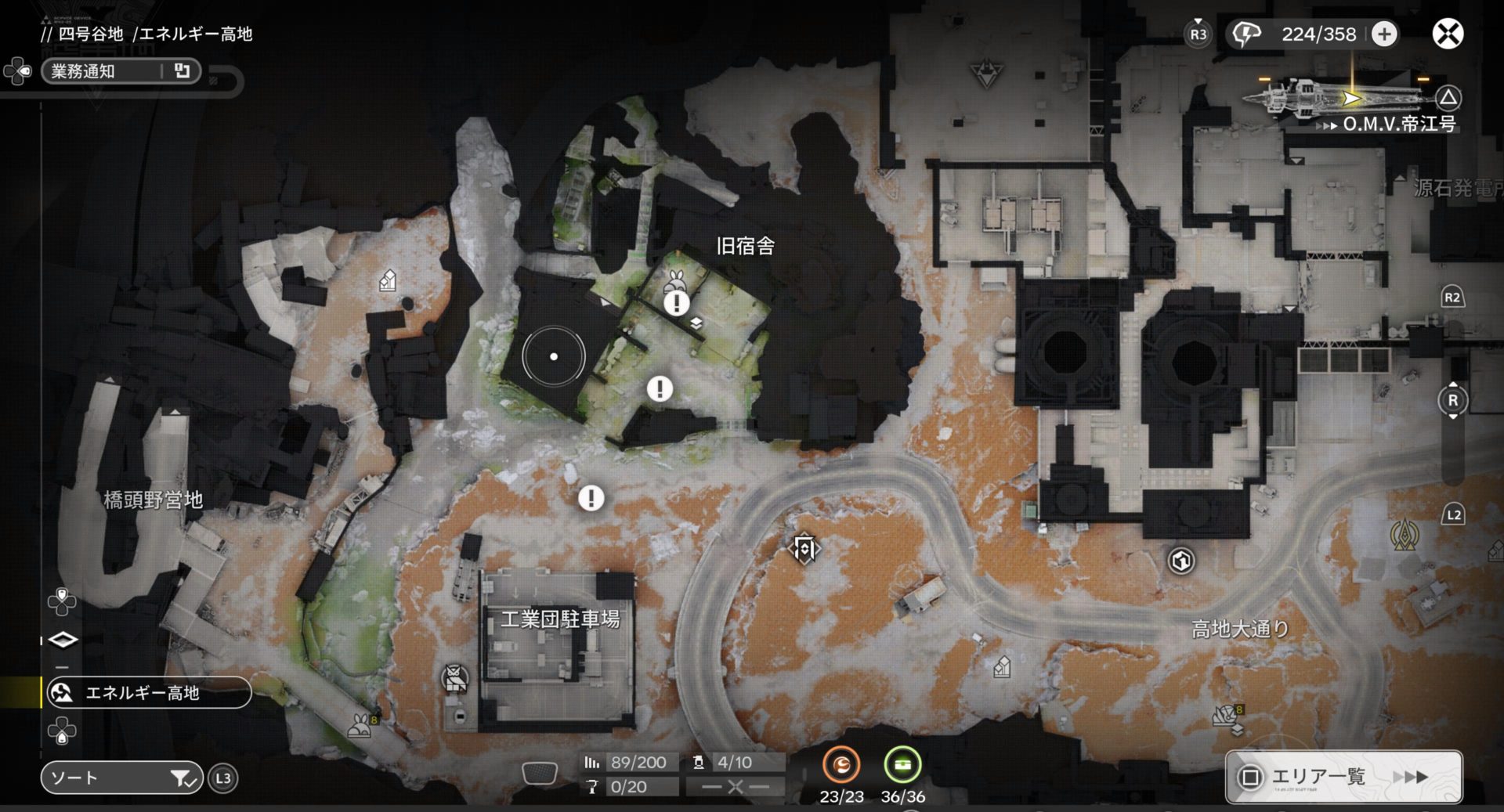Select the golden tower map marker
The image size is (1504, 812).
coord(1404,536)
